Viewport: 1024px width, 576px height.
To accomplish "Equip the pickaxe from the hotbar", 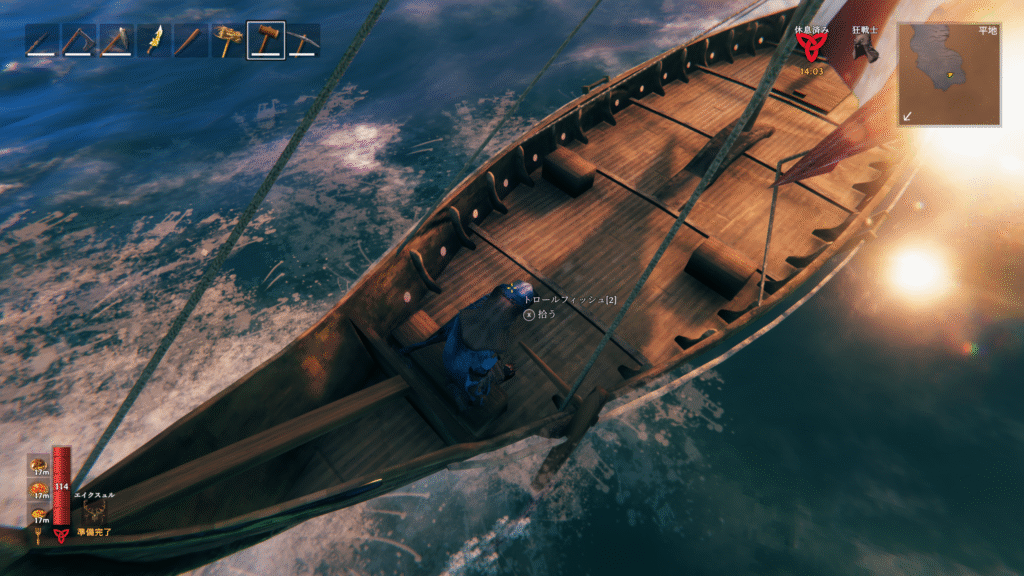I will click(303, 40).
